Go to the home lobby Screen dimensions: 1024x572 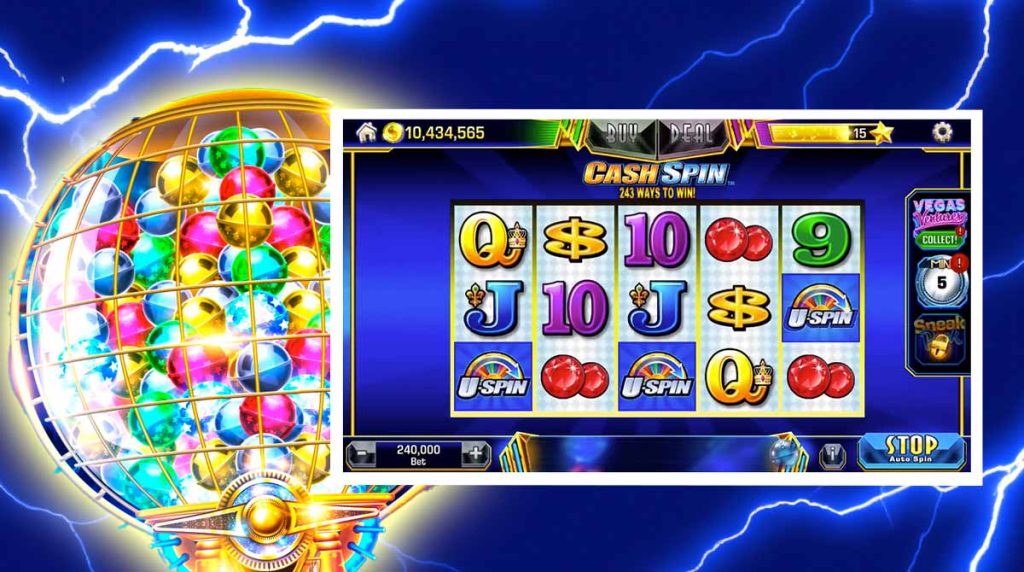tap(366, 132)
